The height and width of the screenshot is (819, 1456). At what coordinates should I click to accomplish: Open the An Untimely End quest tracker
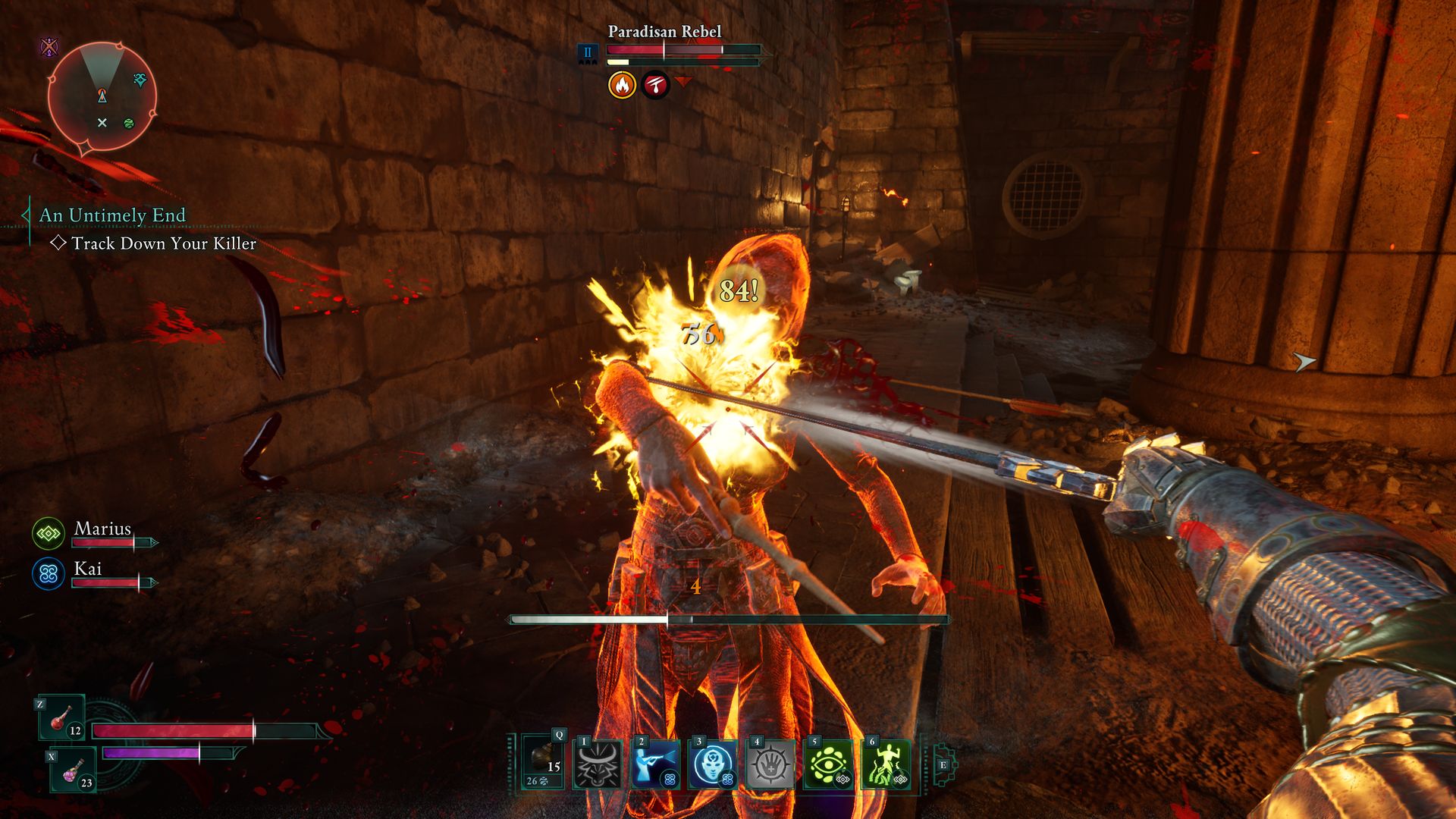pos(112,215)
